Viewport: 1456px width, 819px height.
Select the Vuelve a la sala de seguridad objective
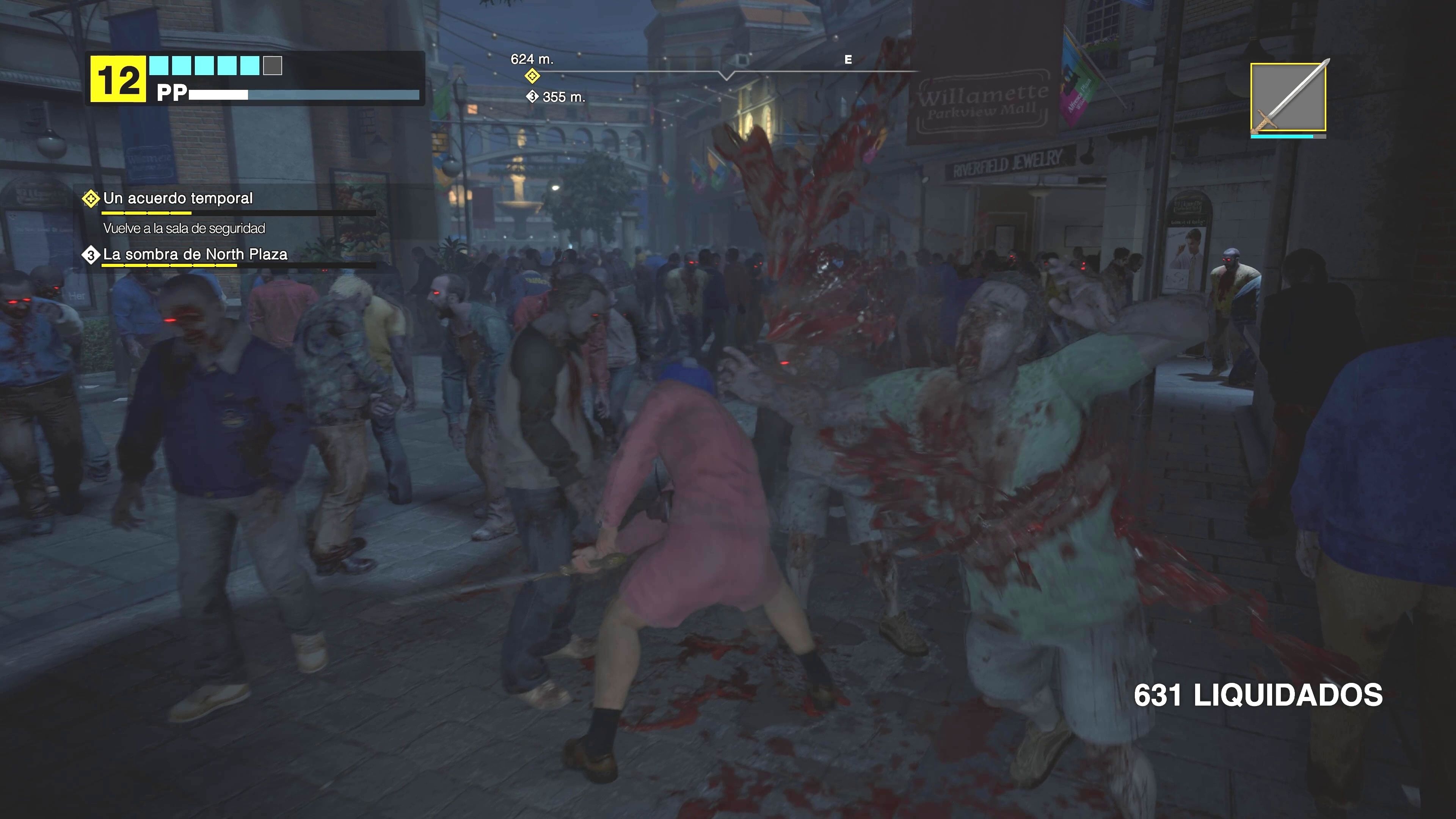click(185, 229)
